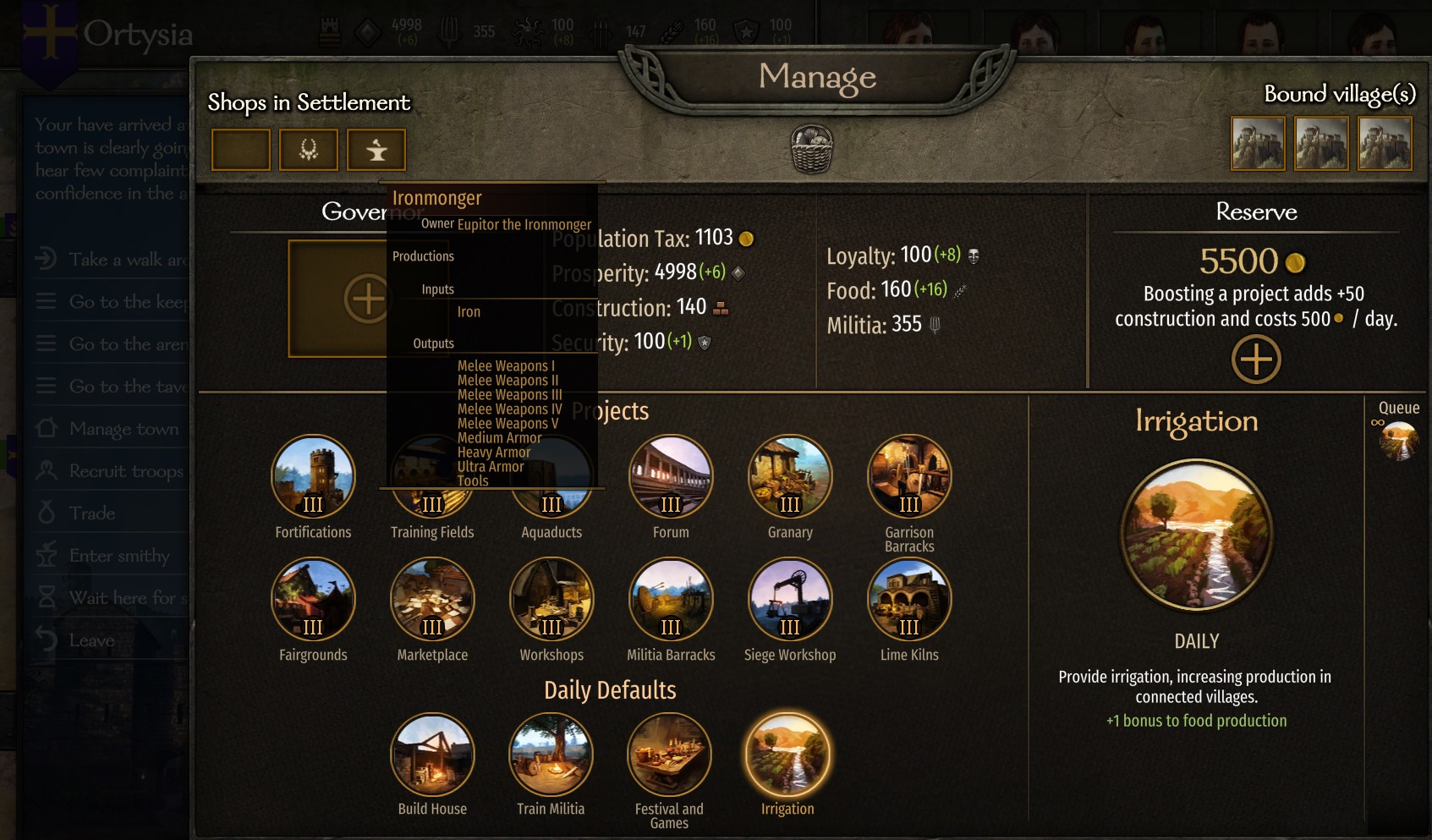Open the Aquaducts project icon
Screen dimensions: 1432x840
tap(551, 476)
